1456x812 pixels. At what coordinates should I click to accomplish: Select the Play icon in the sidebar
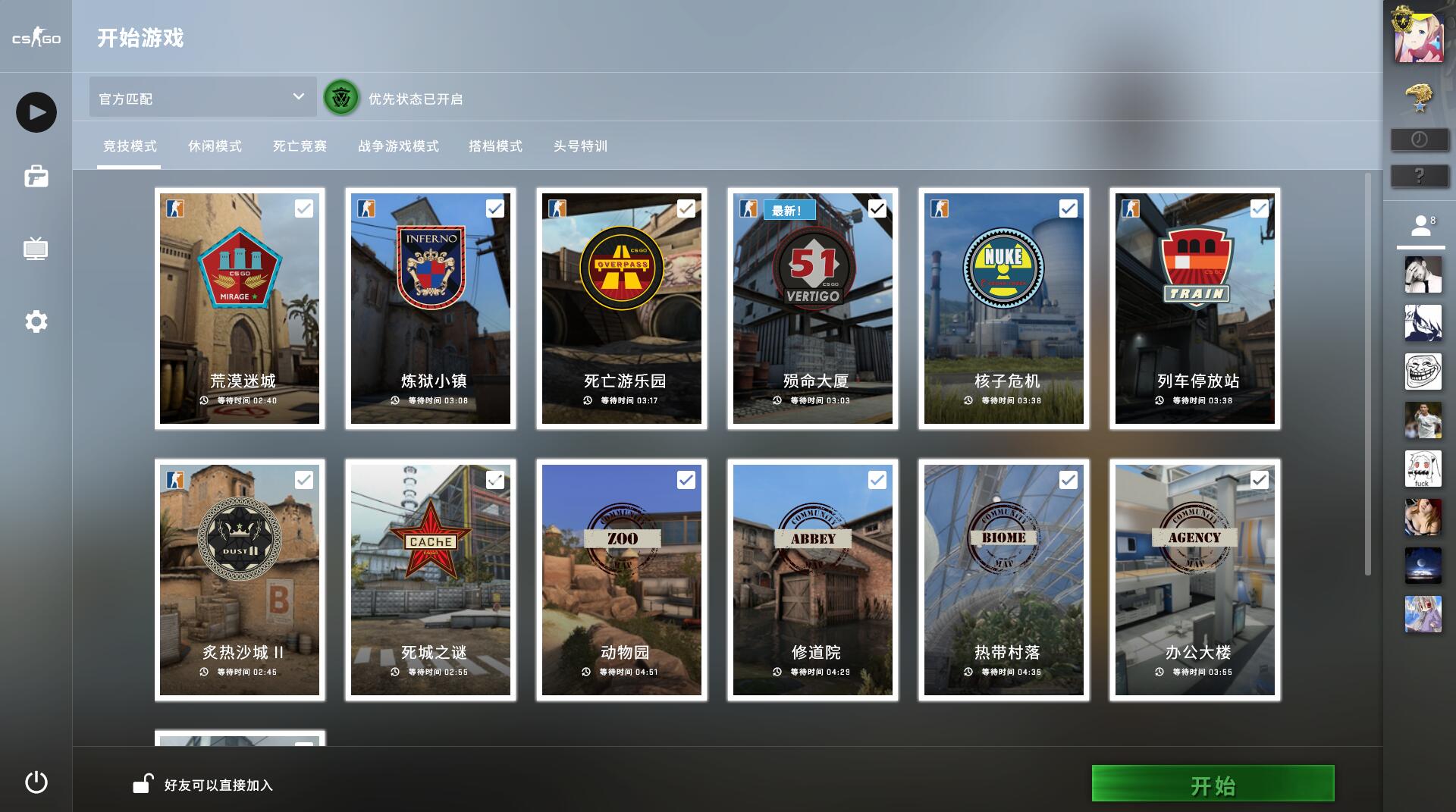point(35,111)
